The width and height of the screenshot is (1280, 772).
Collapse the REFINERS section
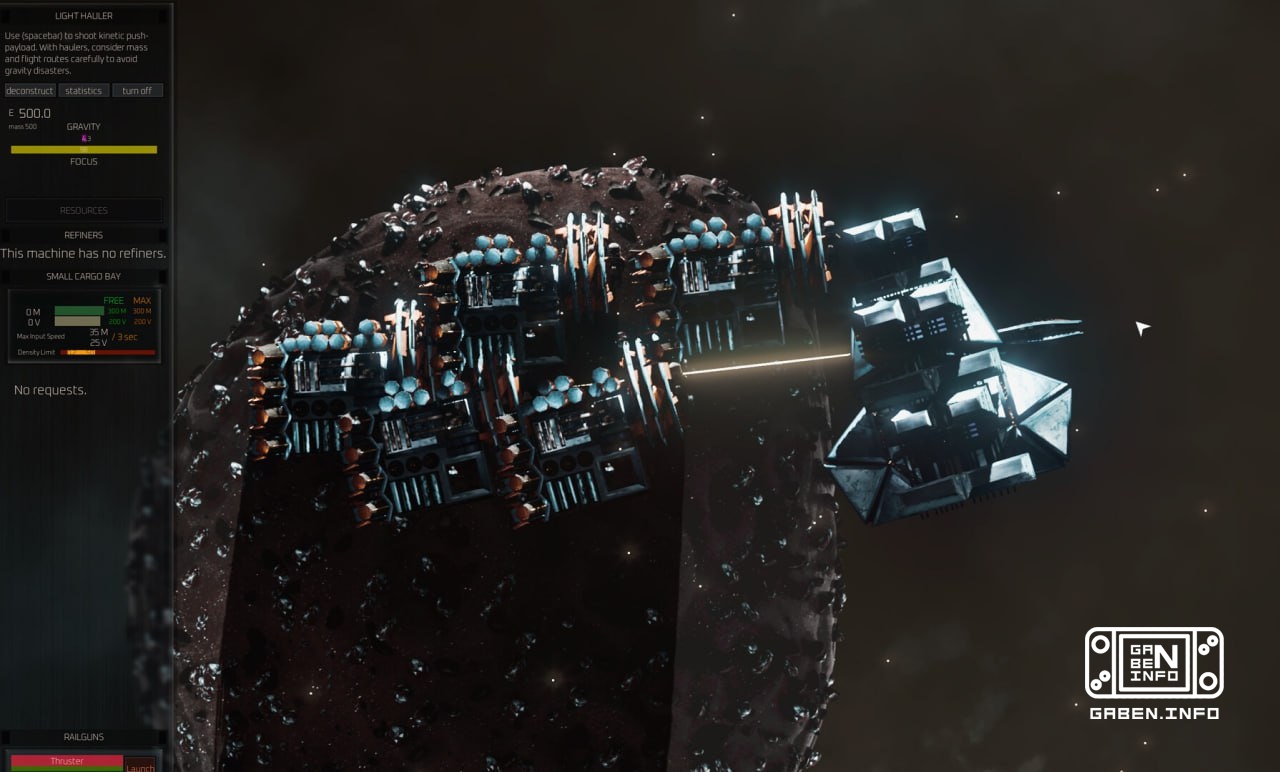click(83, 235)
